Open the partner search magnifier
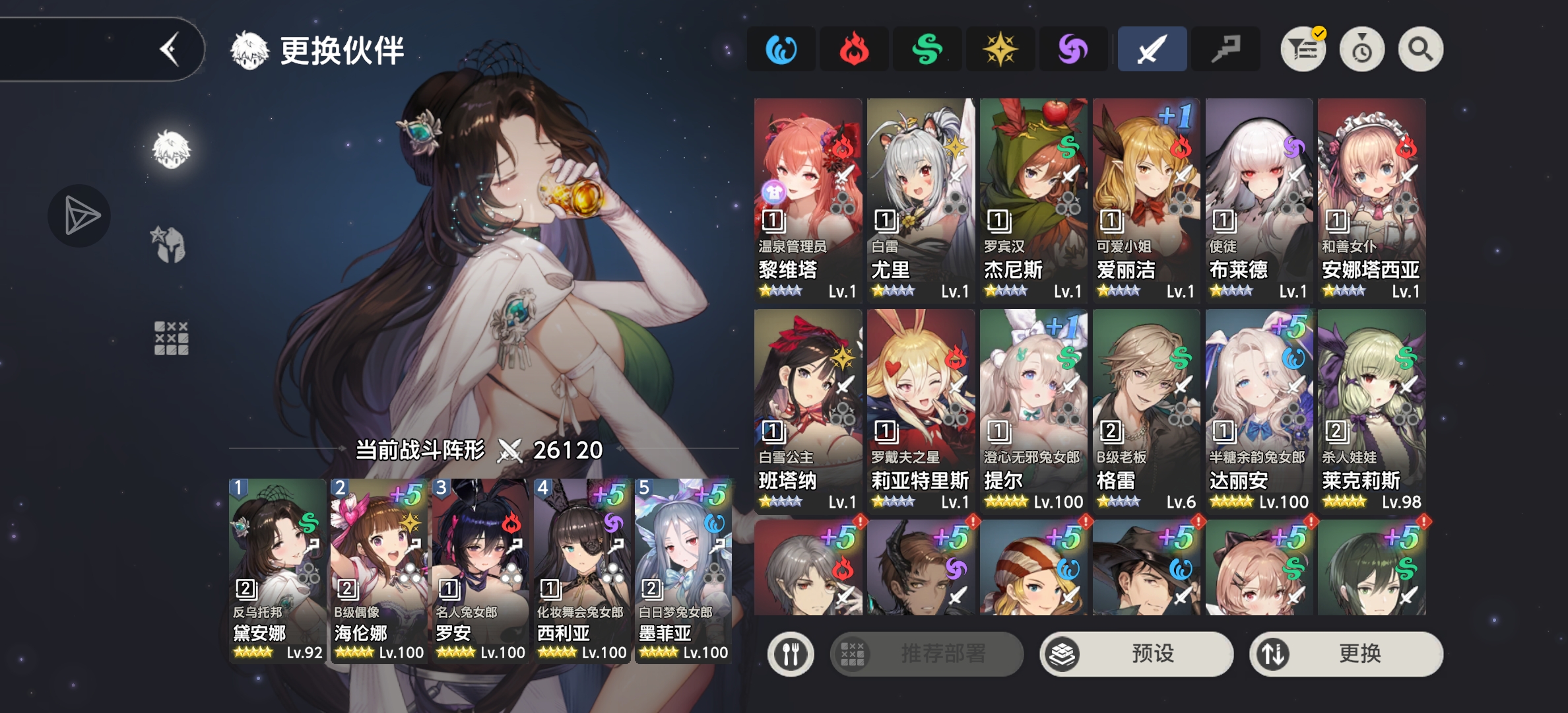 [1420, 50]
